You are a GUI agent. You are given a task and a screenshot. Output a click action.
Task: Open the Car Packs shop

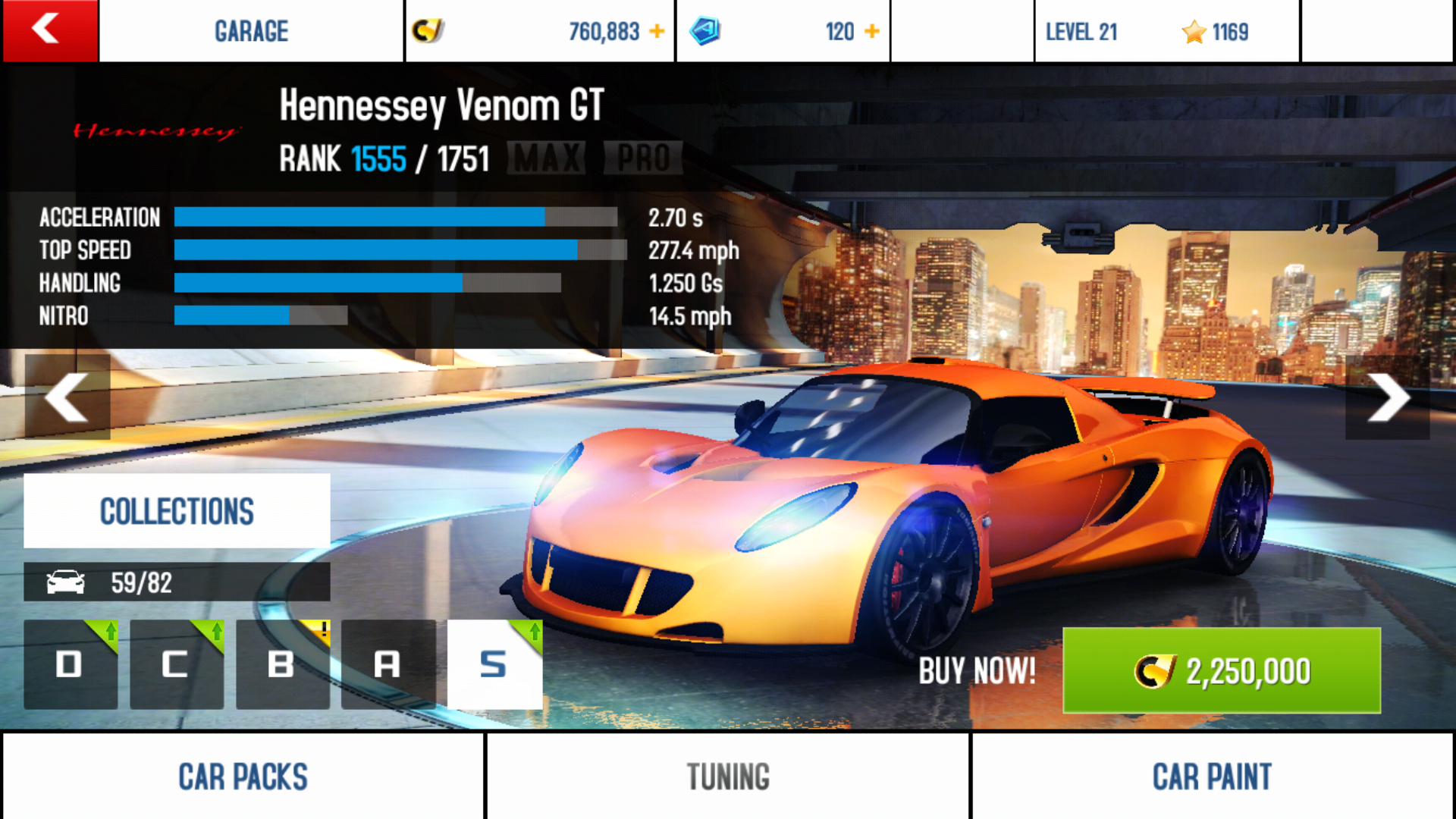pos(243,776)
